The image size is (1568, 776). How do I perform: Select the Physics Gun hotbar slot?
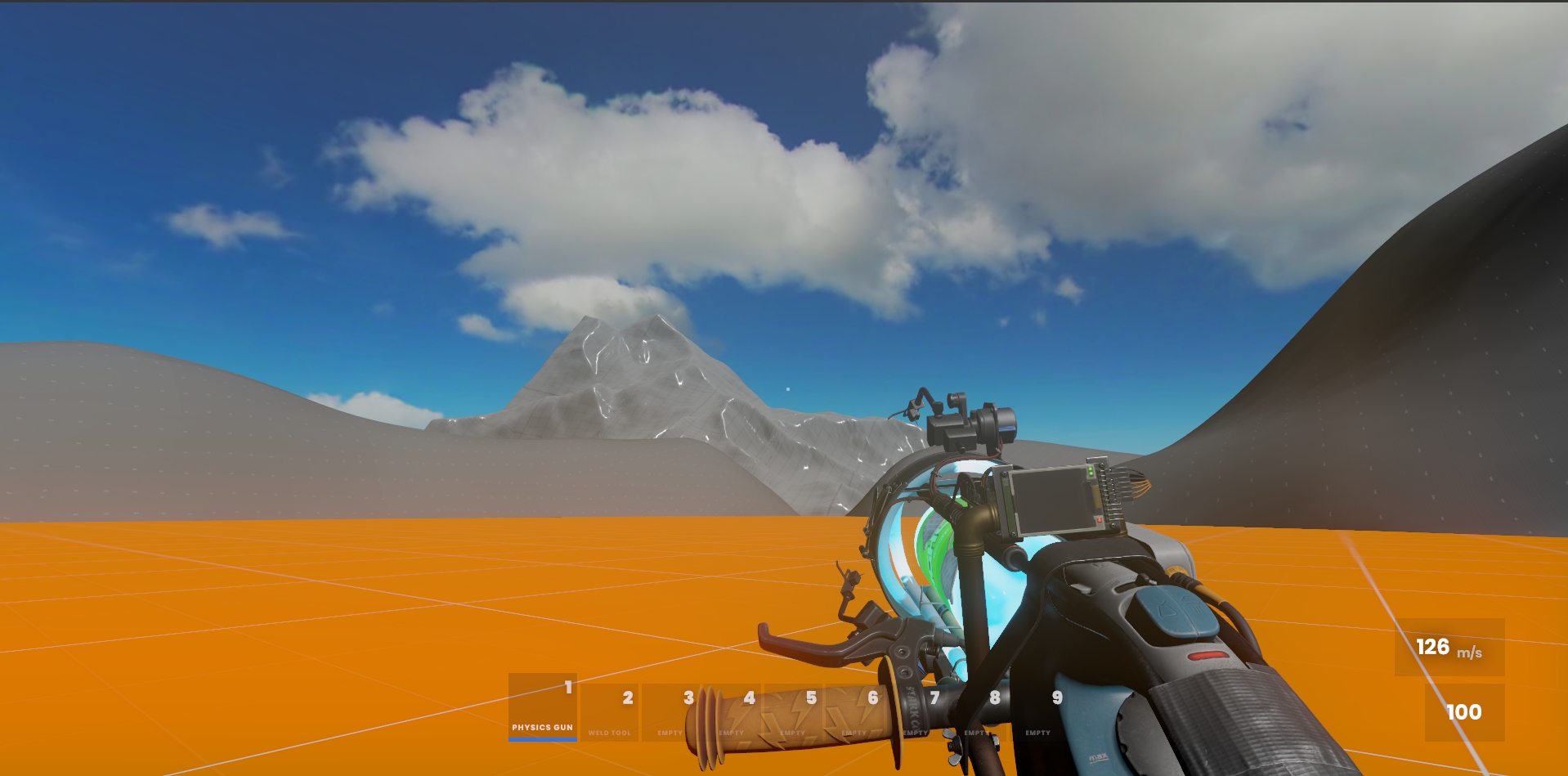pos(543,707)
